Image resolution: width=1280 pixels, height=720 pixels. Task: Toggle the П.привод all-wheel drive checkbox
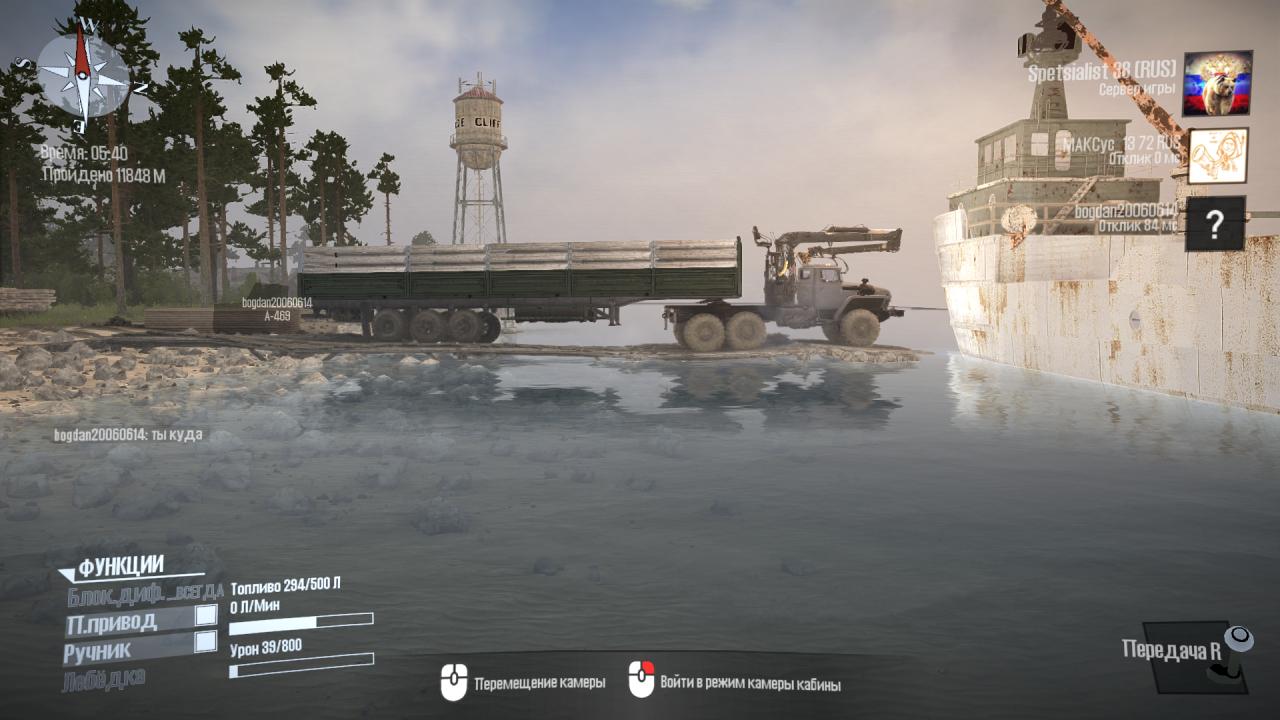coord(205,615)
